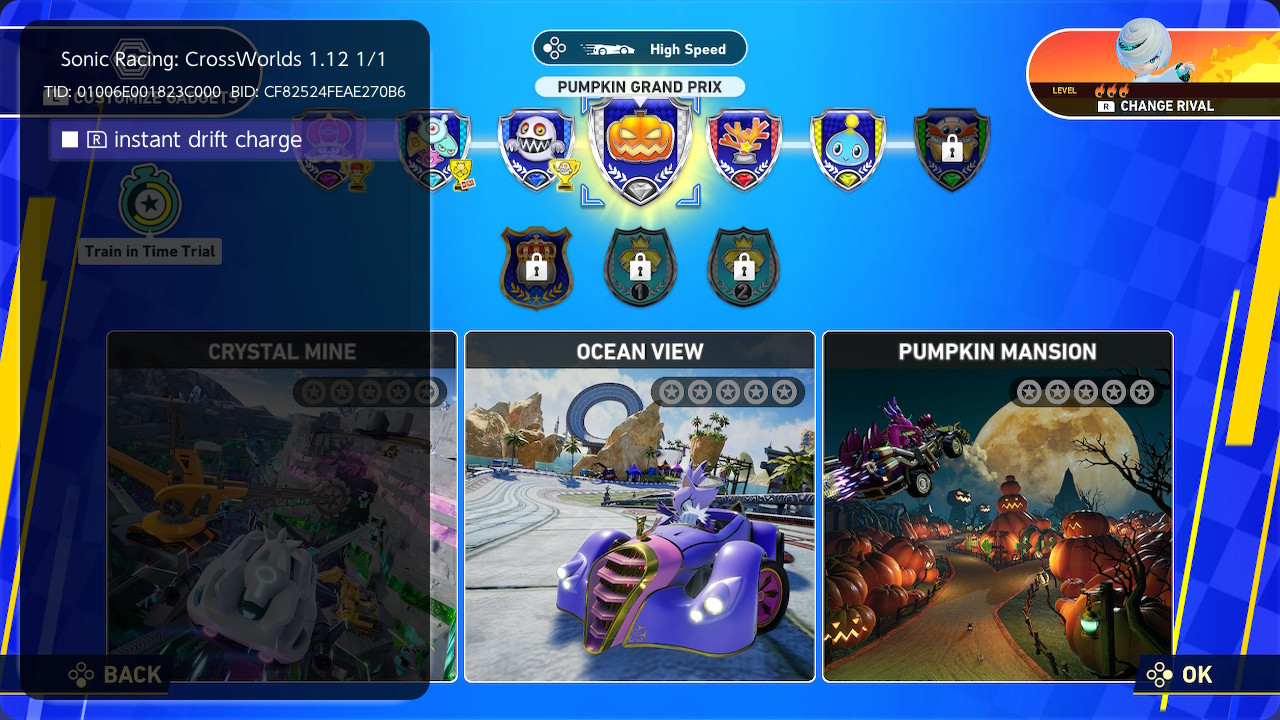Go back with the Back button
The height and width of the screenshot is (720, 1280).
coord(116,675)
